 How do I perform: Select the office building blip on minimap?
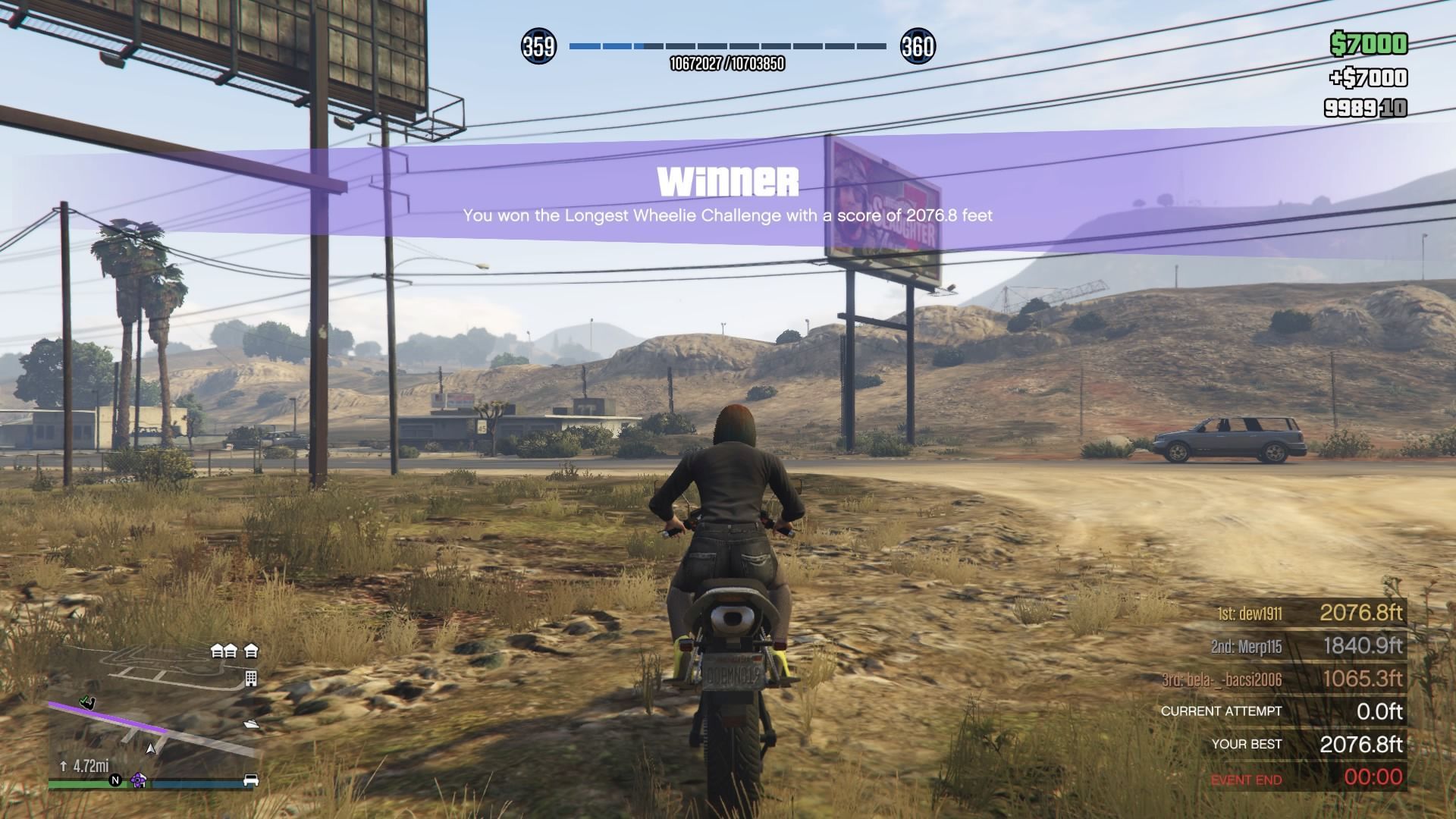[251, 678]
